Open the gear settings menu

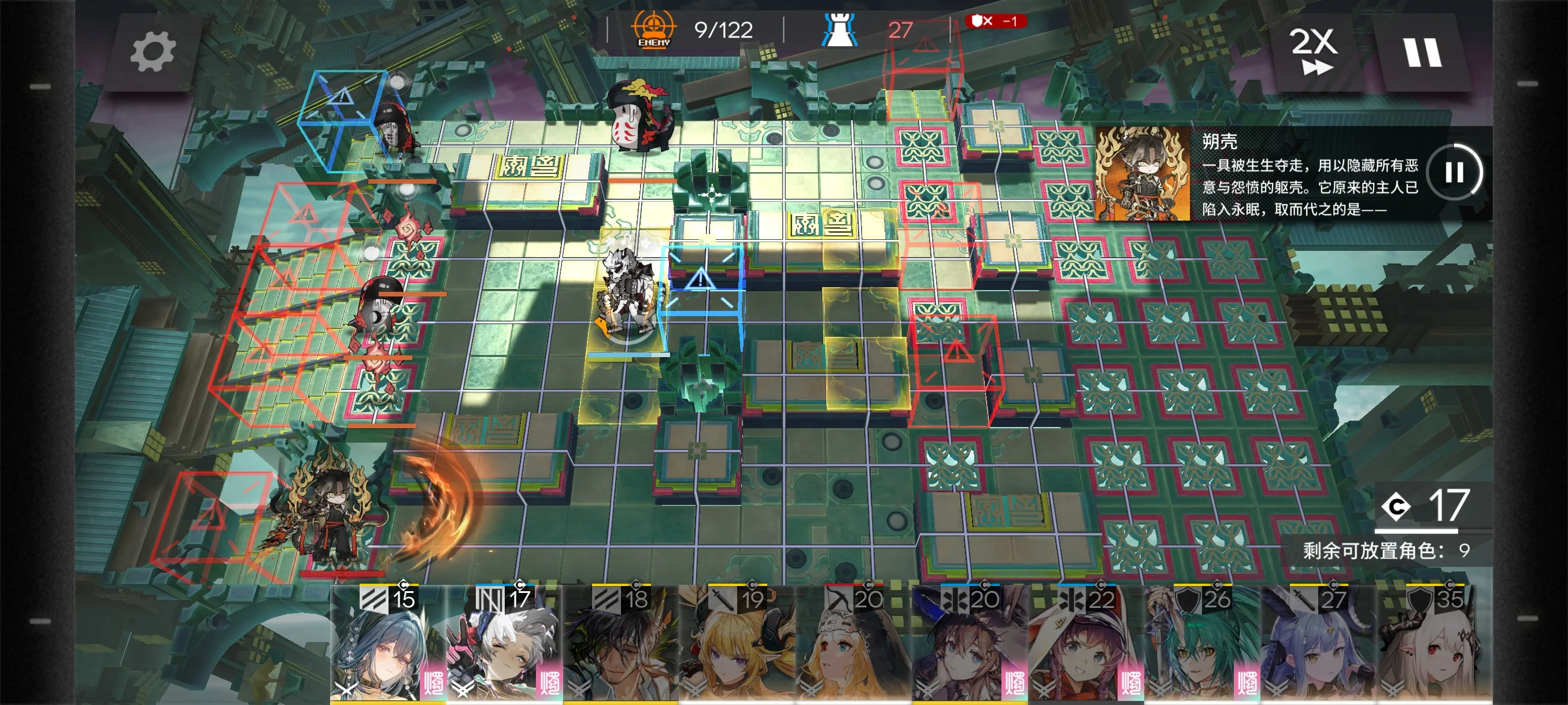[152, 53]
